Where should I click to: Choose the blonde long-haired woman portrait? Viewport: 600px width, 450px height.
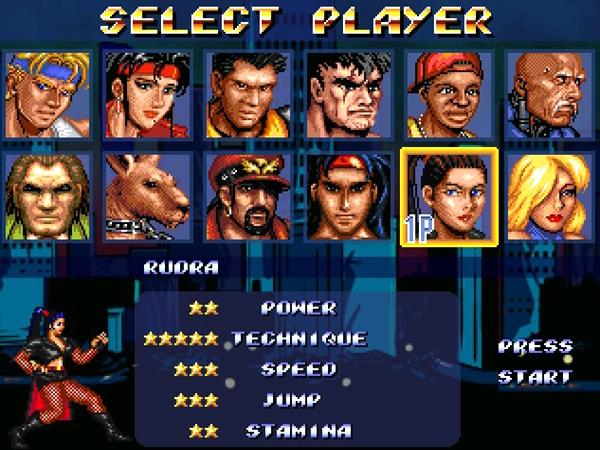[x=549, y=196]
